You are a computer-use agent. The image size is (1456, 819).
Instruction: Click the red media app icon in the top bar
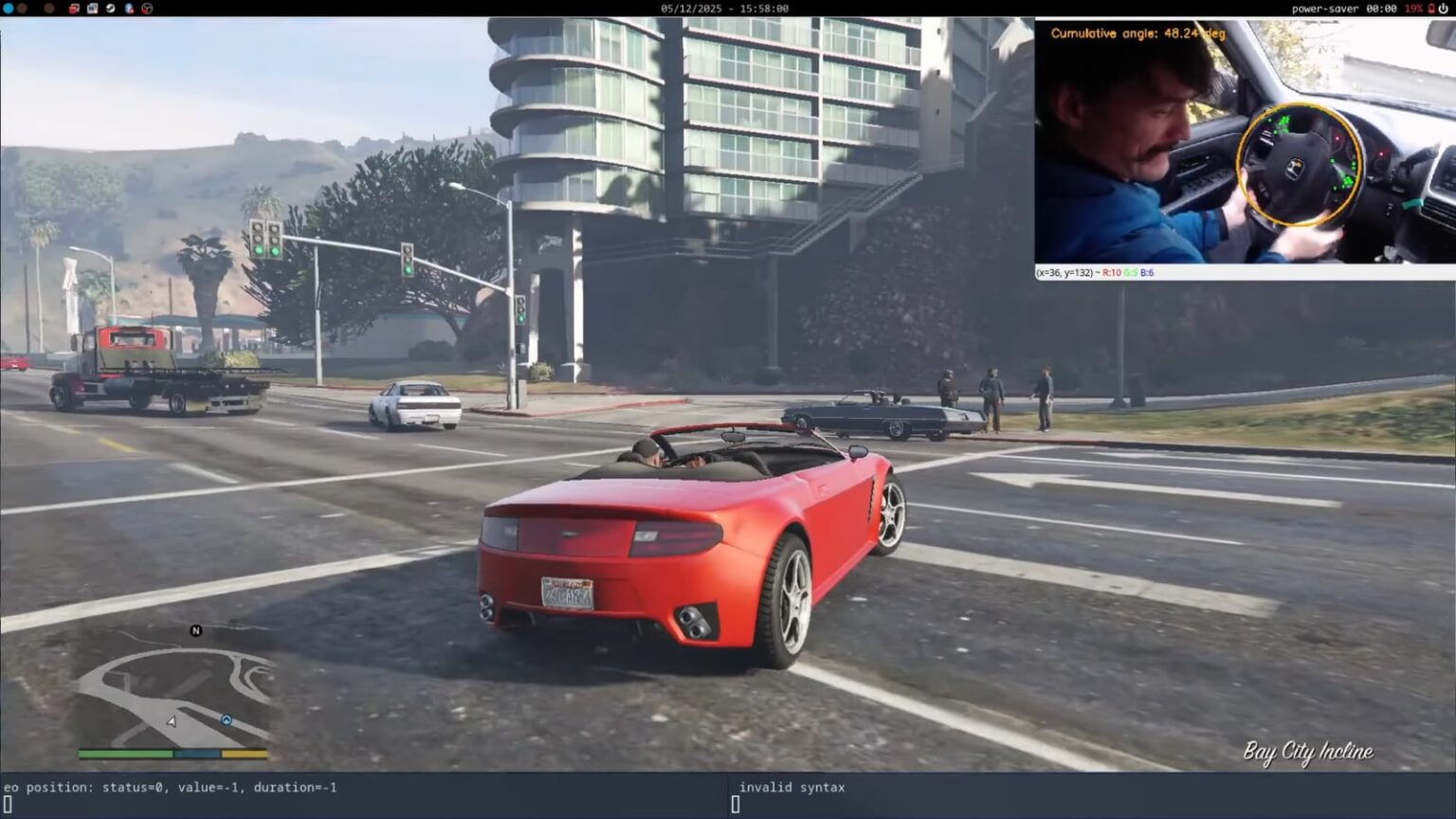pos(74,8)
